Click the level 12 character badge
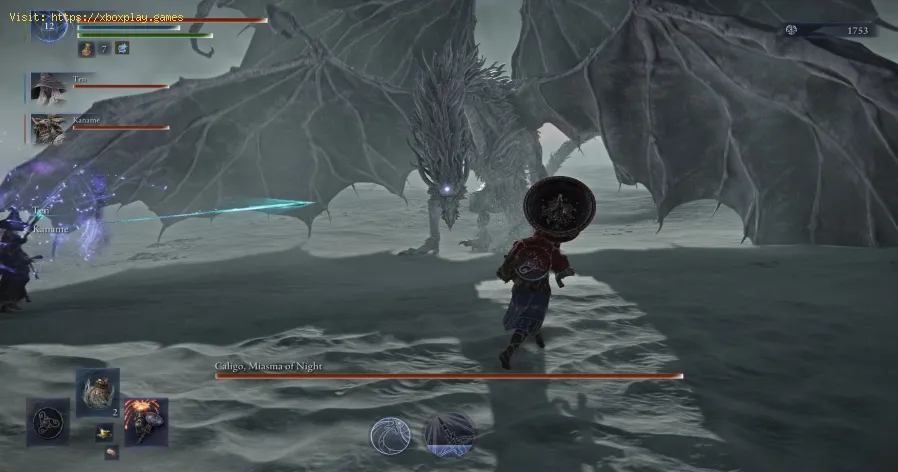 pyautogui.click(x=48, y=26)
